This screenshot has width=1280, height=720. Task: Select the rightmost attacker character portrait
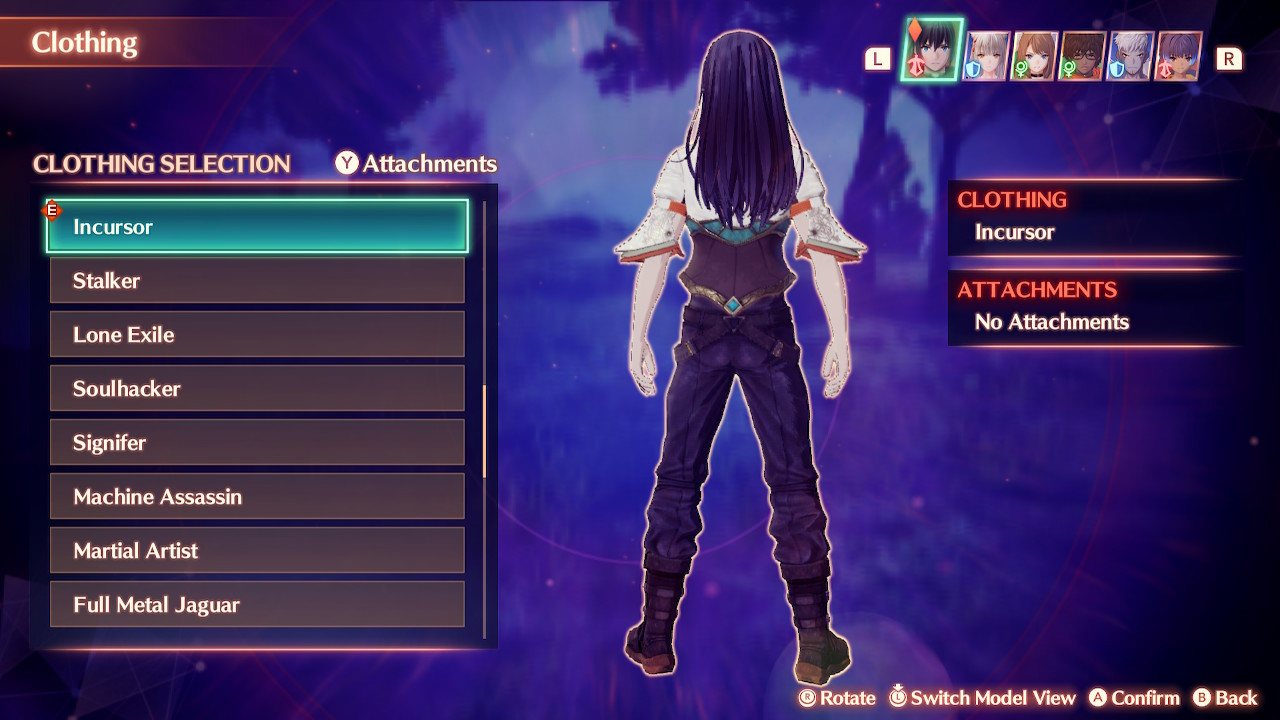point(1179,57)
